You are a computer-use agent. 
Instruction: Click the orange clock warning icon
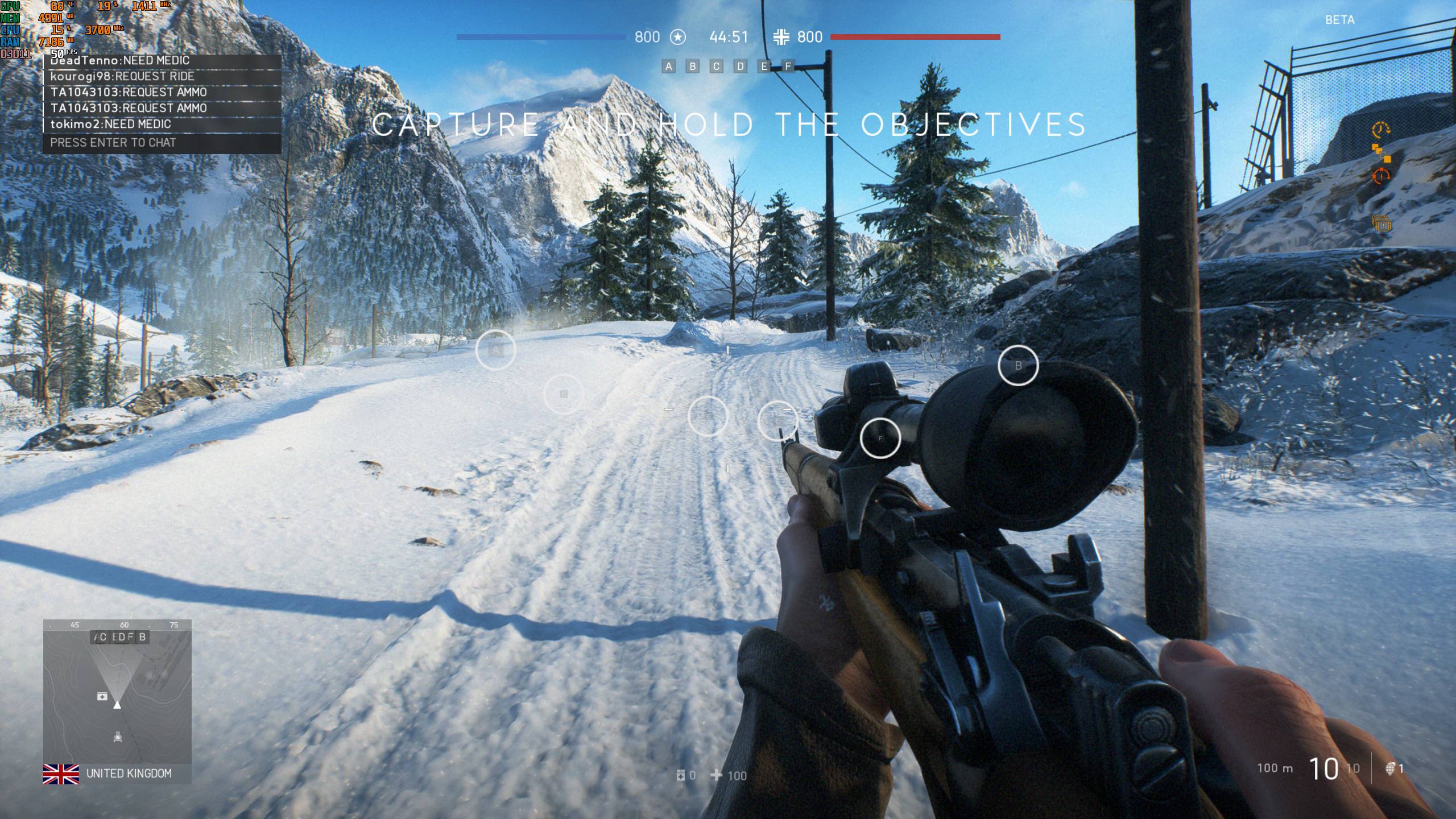[1380, 130]
